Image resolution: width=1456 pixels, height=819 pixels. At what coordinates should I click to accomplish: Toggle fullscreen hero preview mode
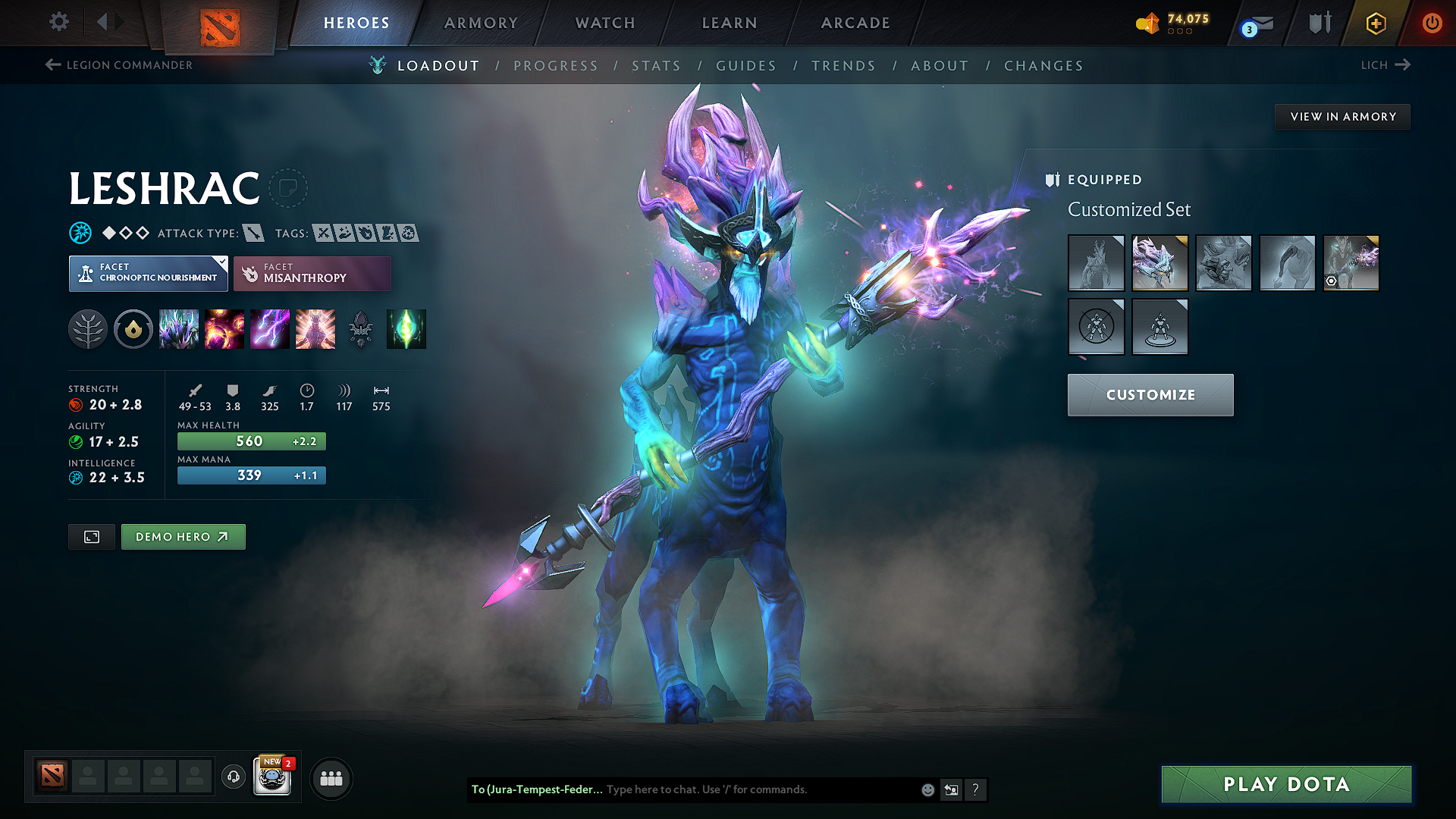pos(91,536)
